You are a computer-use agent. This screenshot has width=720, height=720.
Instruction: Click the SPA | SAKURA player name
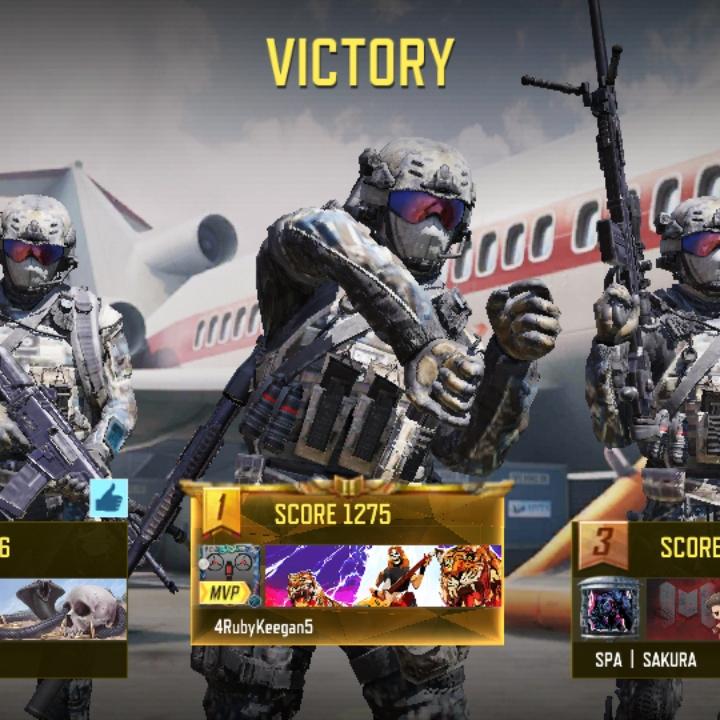[645, 660]
